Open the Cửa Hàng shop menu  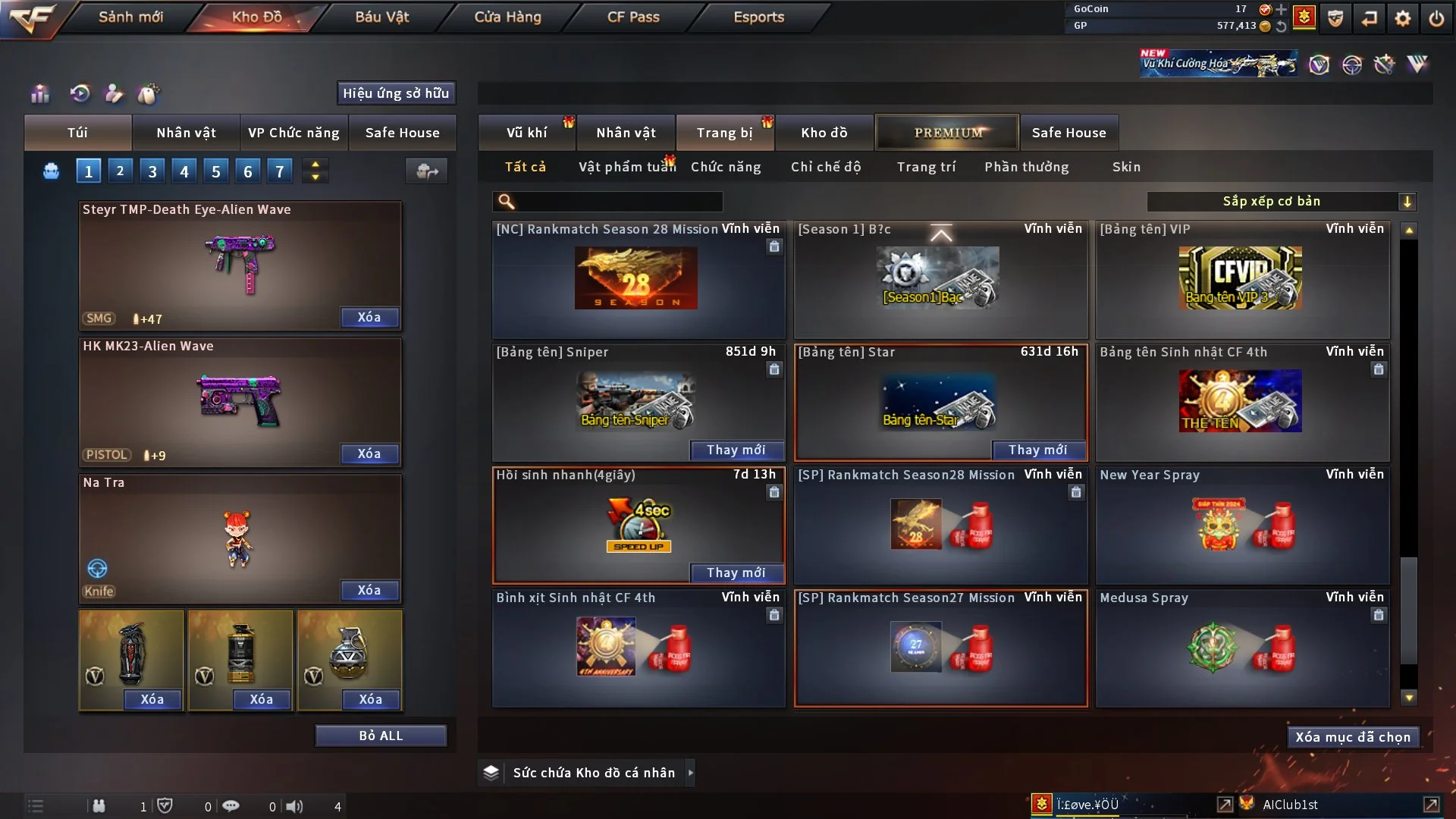(x=507, y=17)
